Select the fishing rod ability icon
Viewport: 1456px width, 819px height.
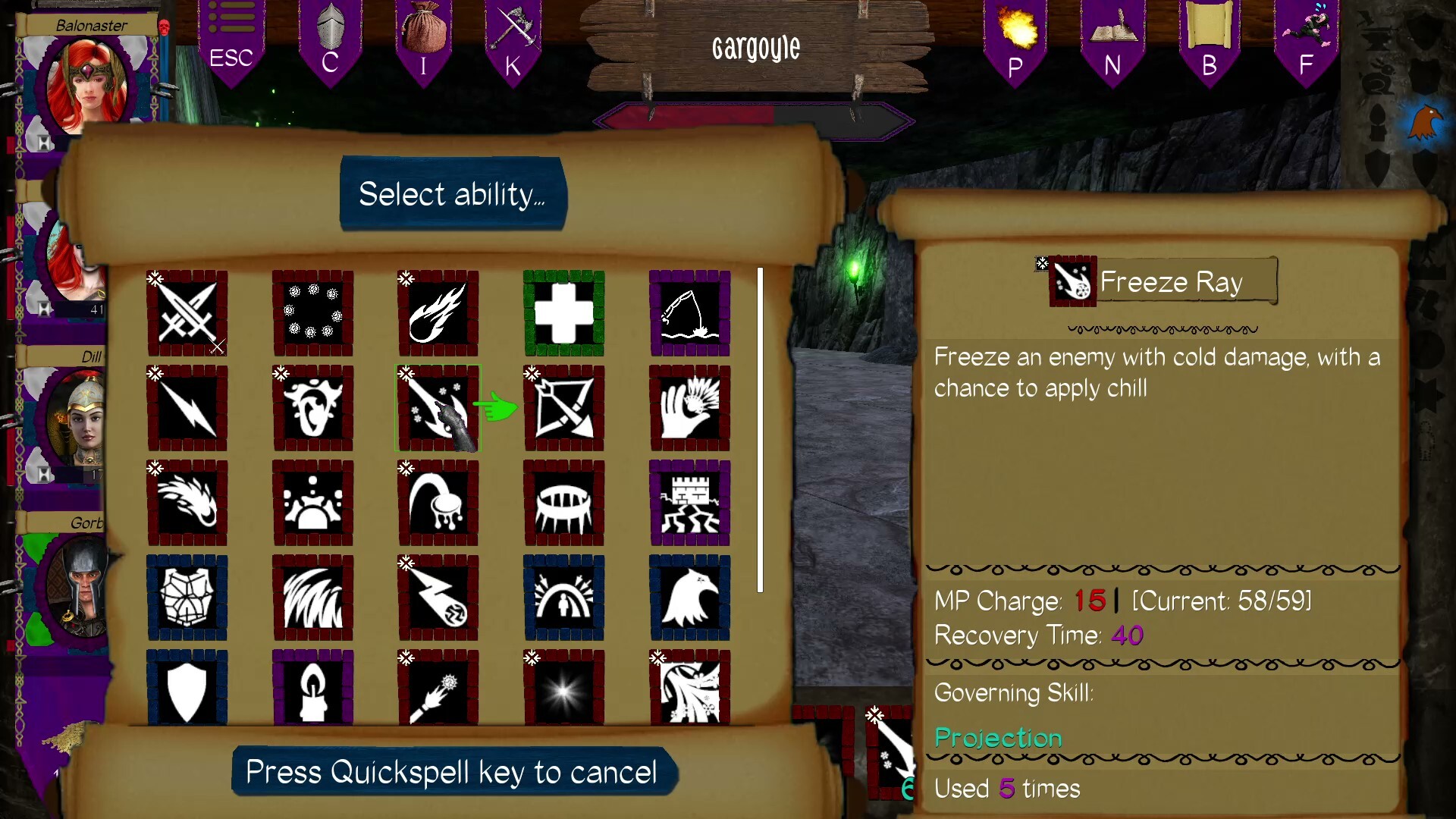tap(689, 313)
